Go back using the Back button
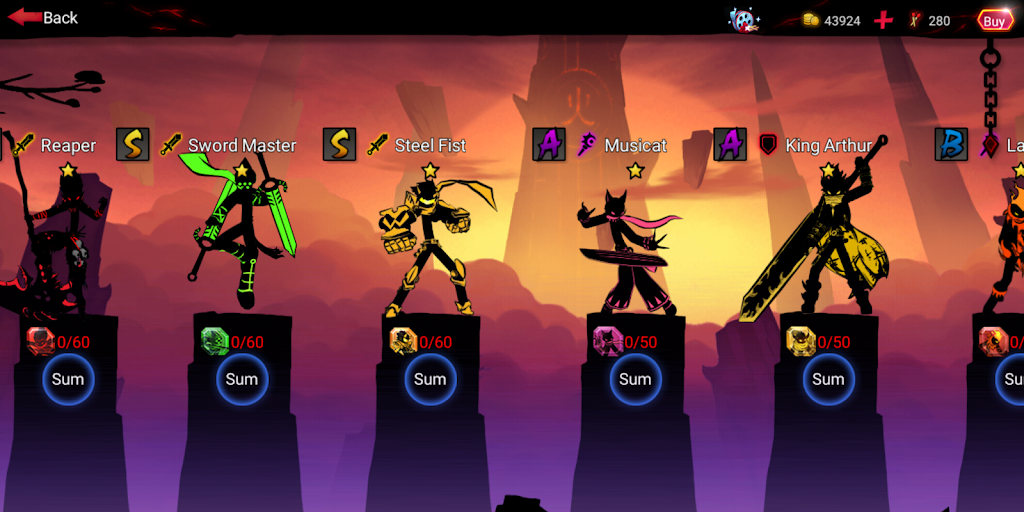 [x=44, y=18]
